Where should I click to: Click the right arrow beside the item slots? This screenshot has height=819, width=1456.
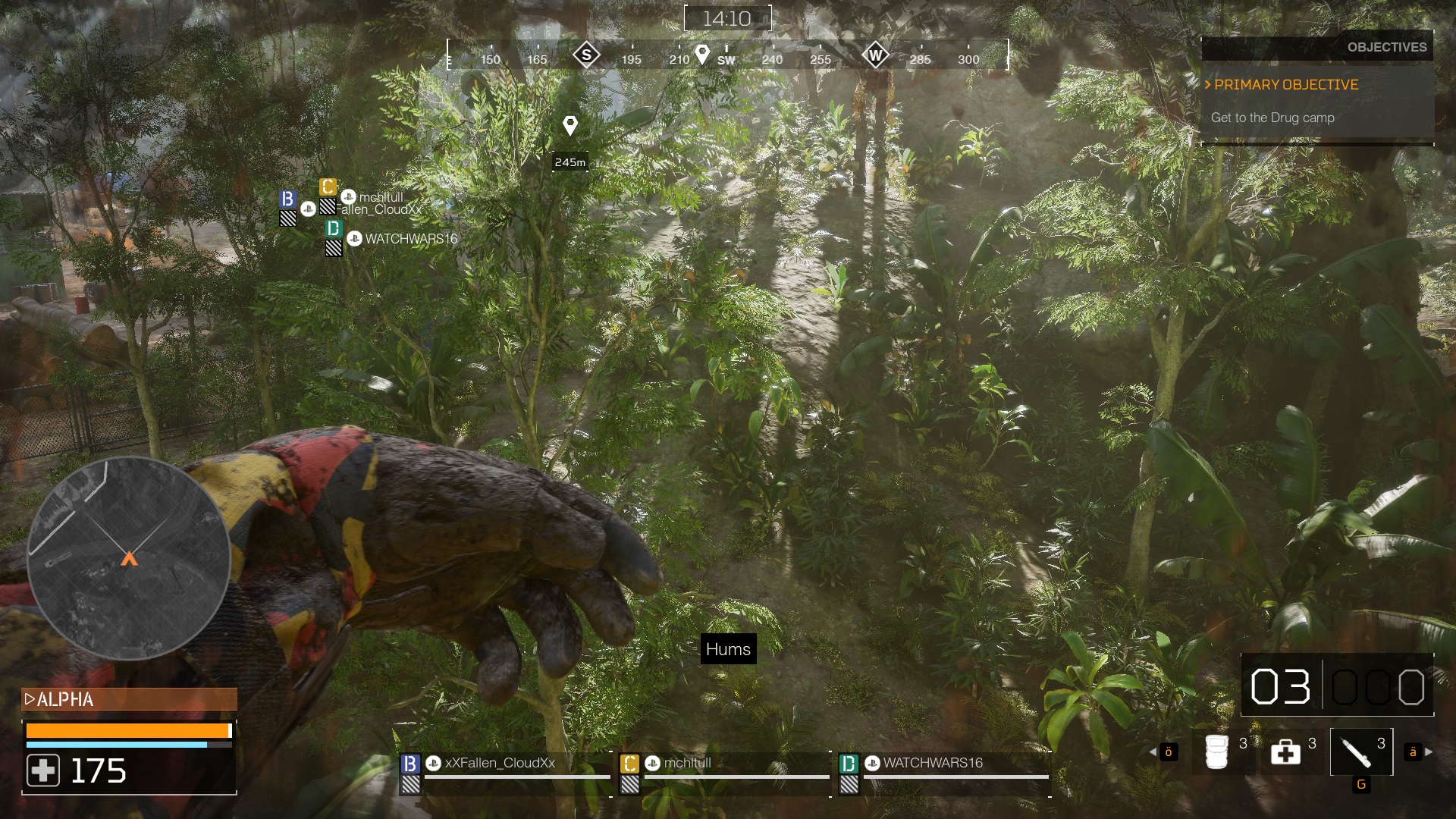1429,752
